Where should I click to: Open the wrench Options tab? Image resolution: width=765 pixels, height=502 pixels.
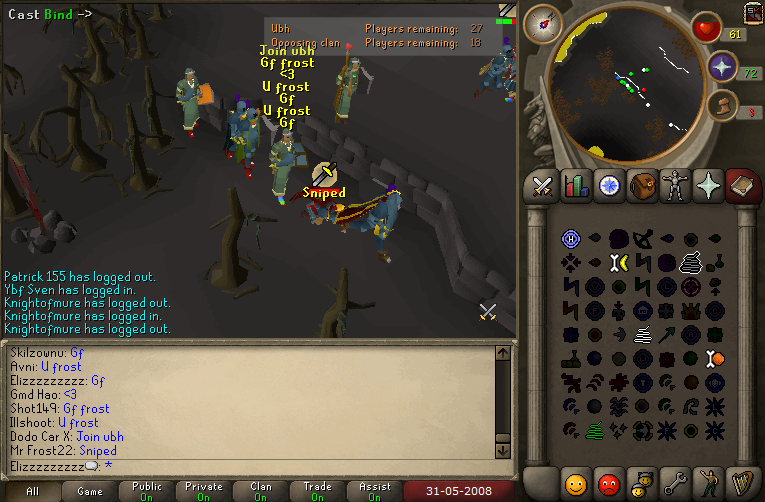(674, 483)
